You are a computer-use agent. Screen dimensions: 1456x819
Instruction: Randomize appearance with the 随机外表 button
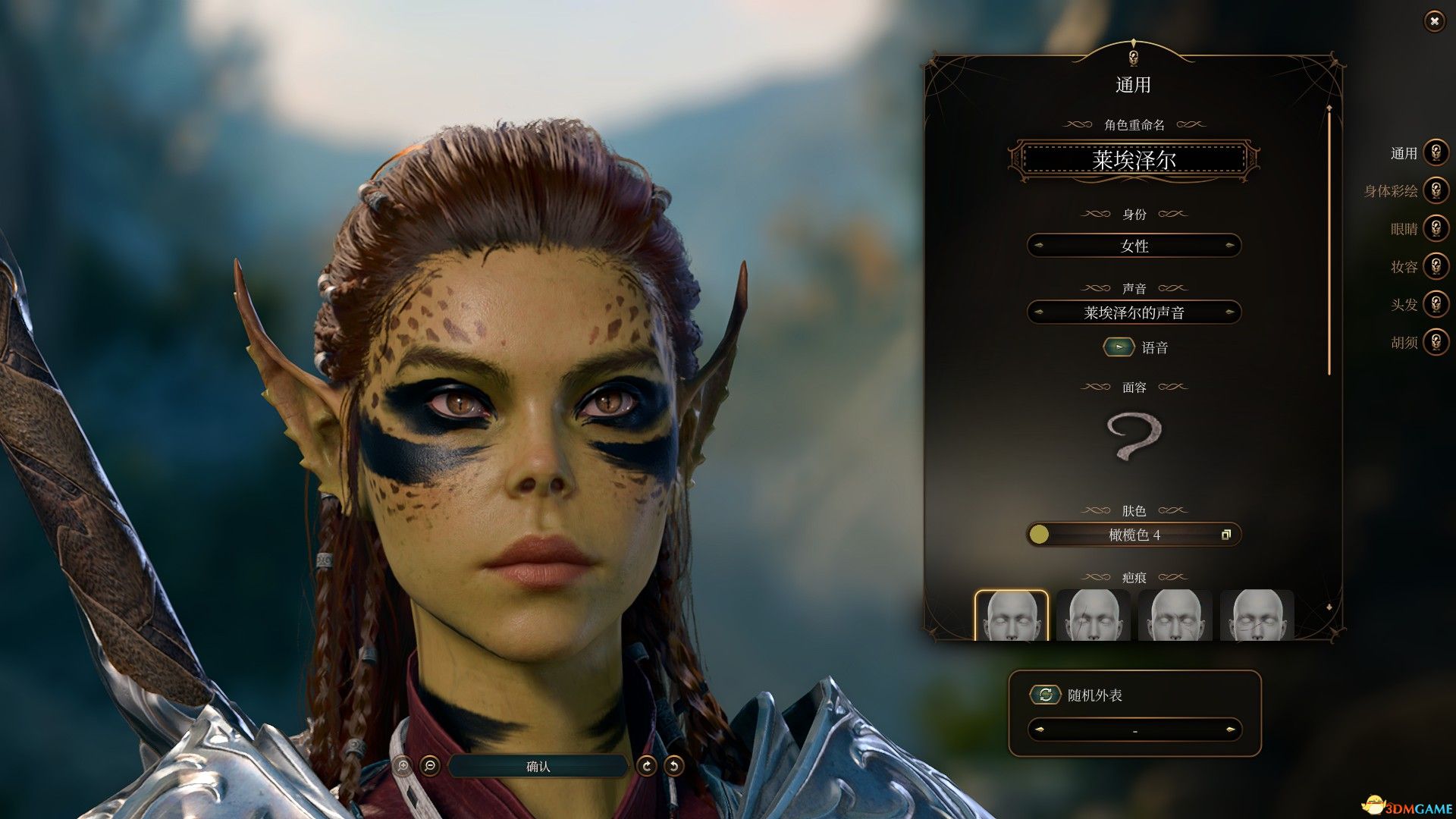(x=1045, y=695)
